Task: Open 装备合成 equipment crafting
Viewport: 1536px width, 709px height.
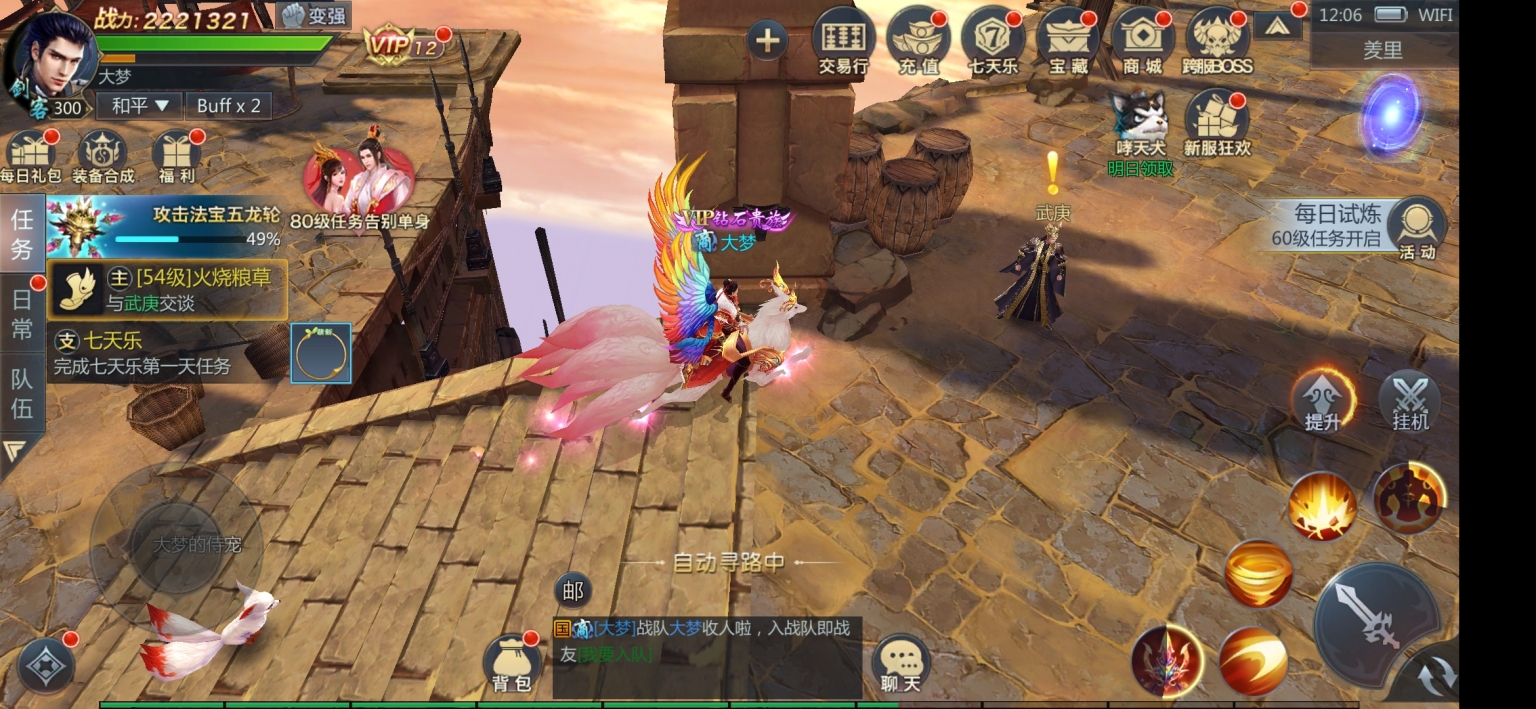Action: 103,157
